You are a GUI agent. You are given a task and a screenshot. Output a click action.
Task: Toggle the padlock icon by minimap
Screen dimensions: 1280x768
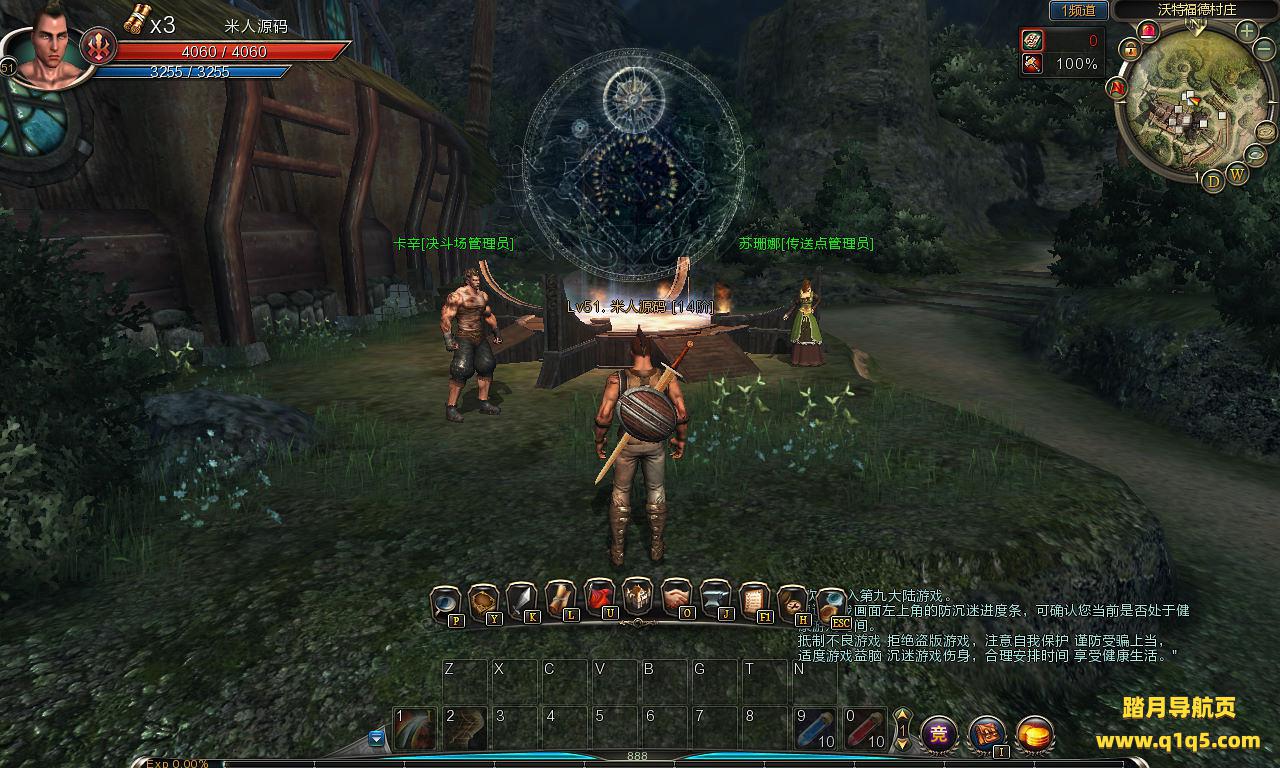coord(1130,48)
